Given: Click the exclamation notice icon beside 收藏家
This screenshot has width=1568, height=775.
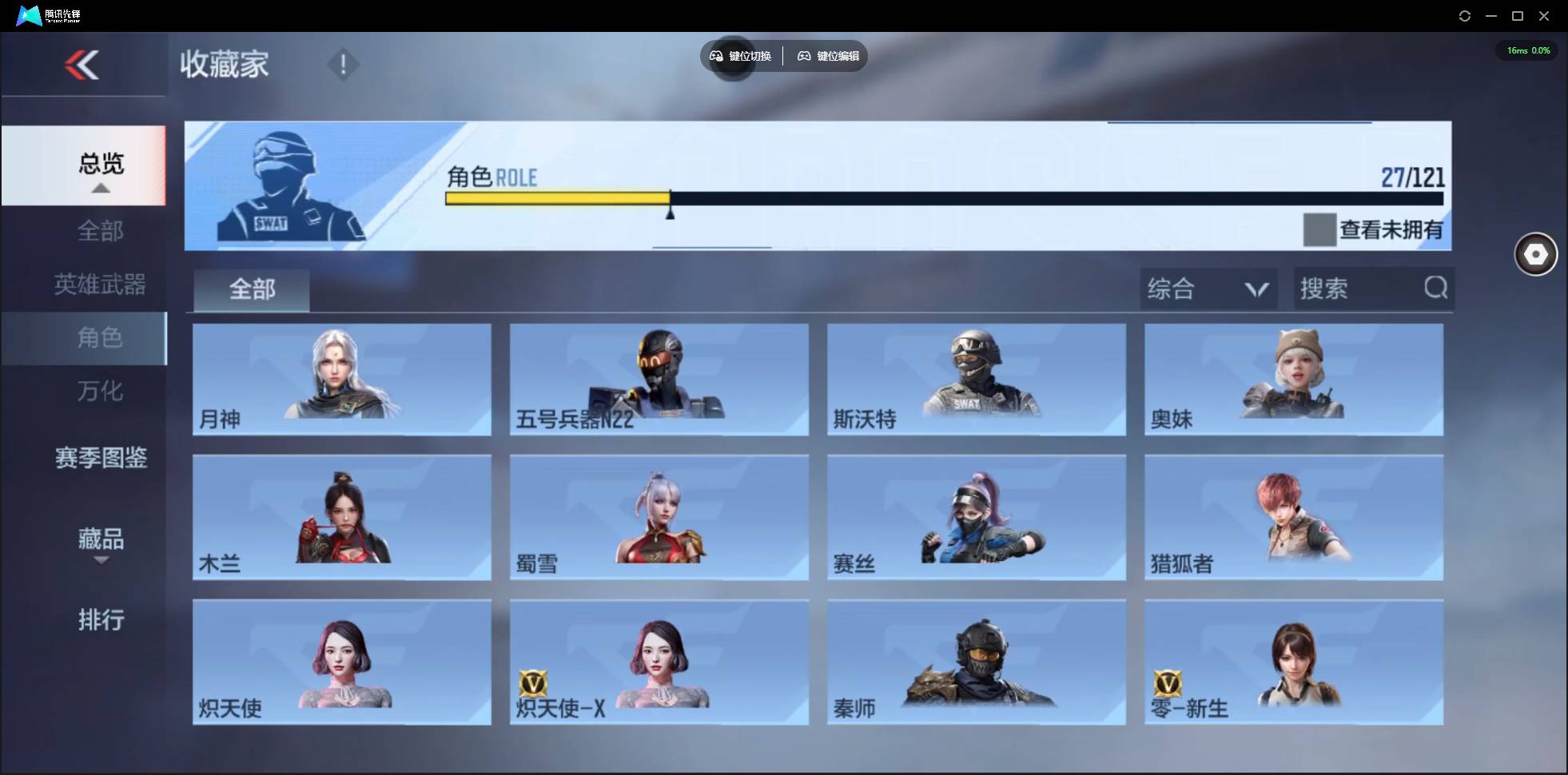Looking at the screenshot, I should tap(344, 64).
